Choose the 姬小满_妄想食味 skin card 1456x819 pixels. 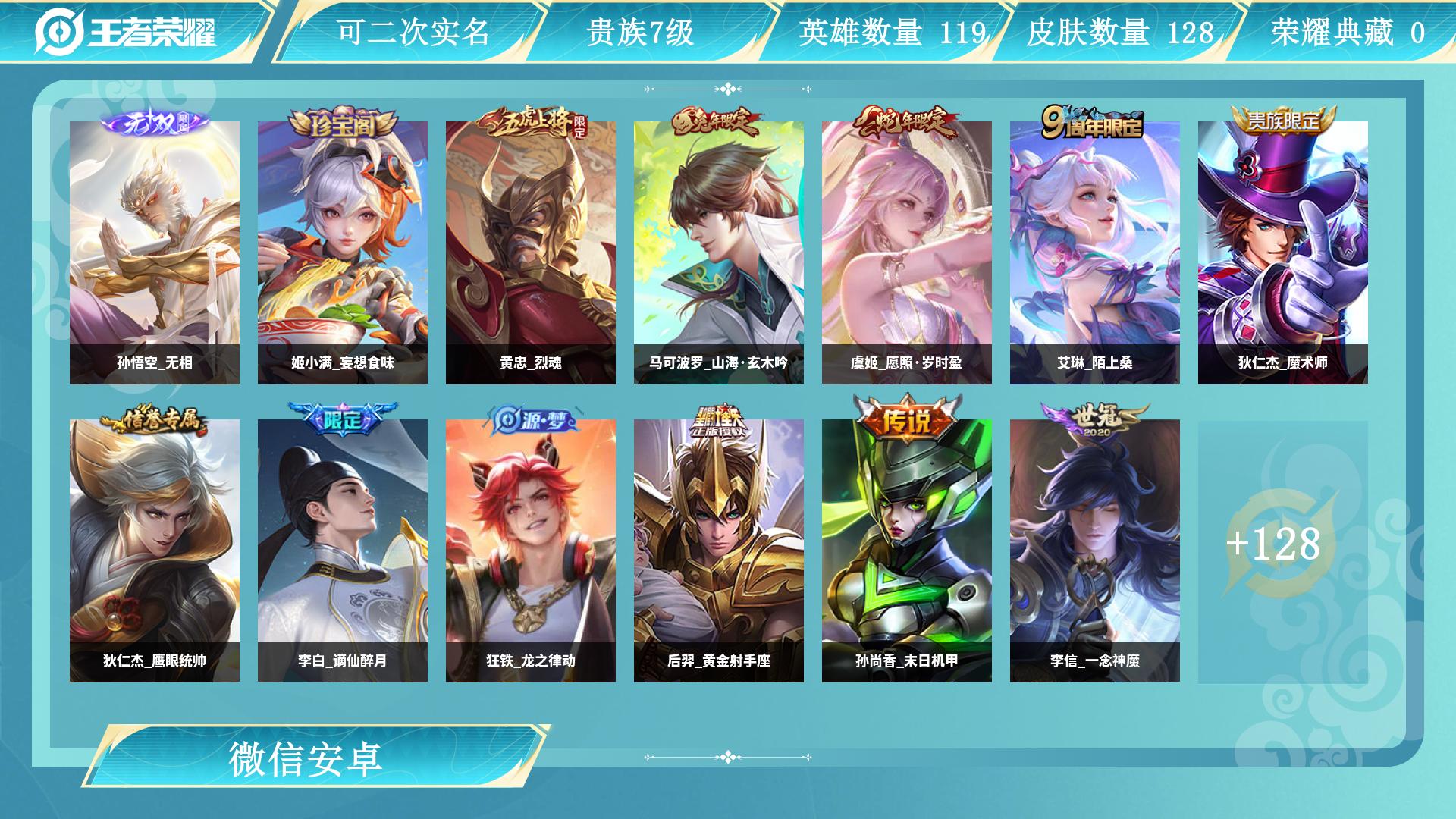[343, 253]
